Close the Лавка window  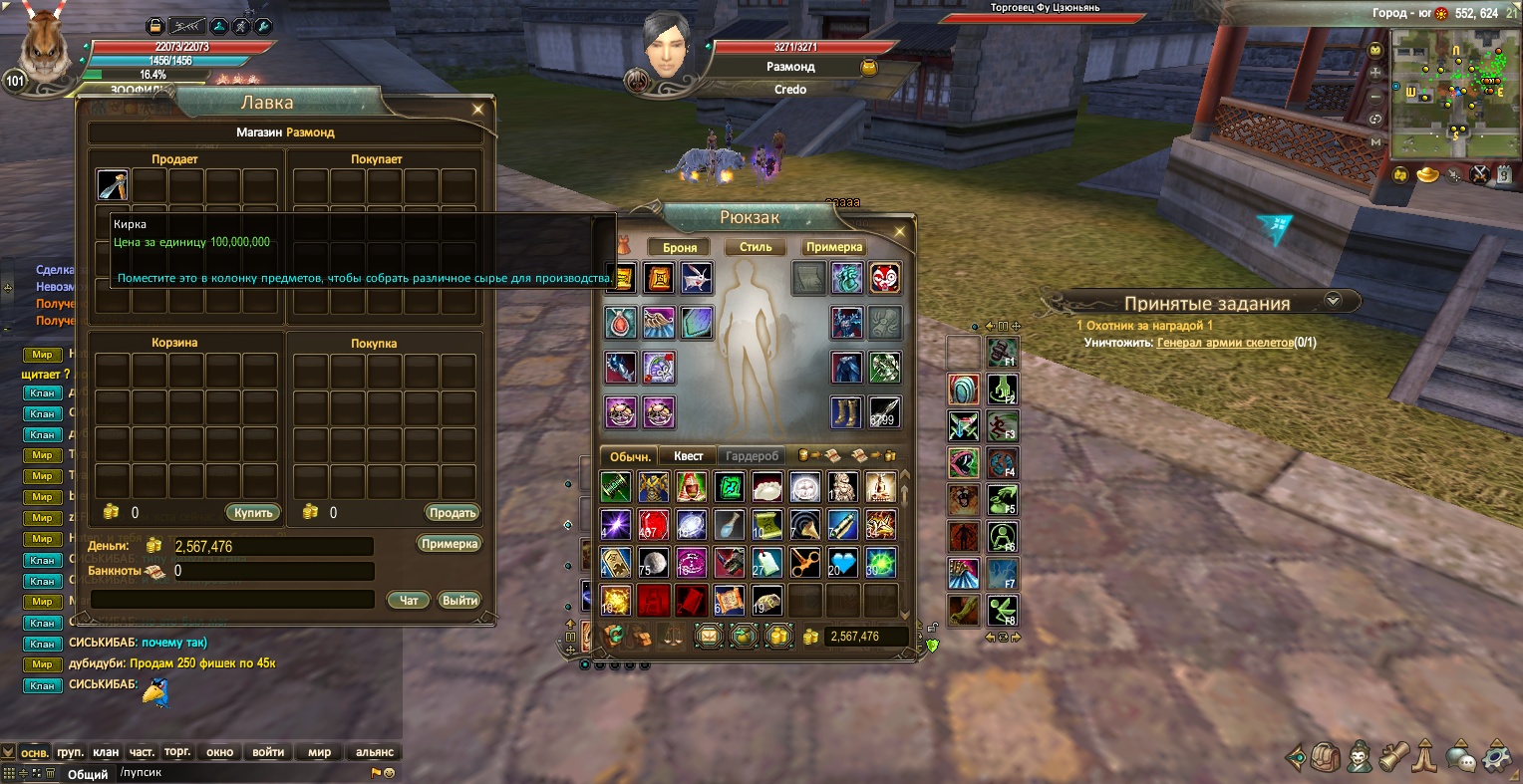point(478,110)
